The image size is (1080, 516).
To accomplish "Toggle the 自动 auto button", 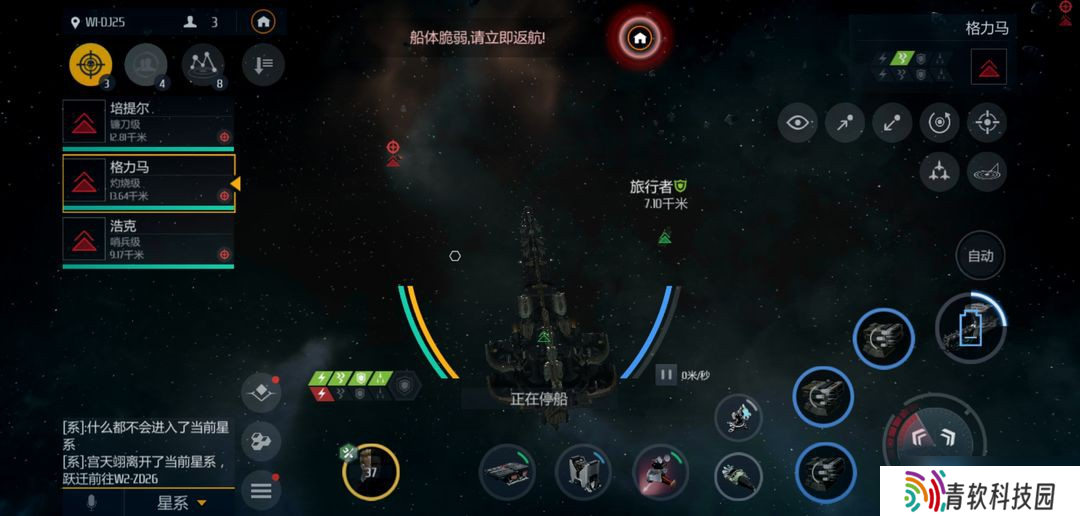I will click(980, 255).
